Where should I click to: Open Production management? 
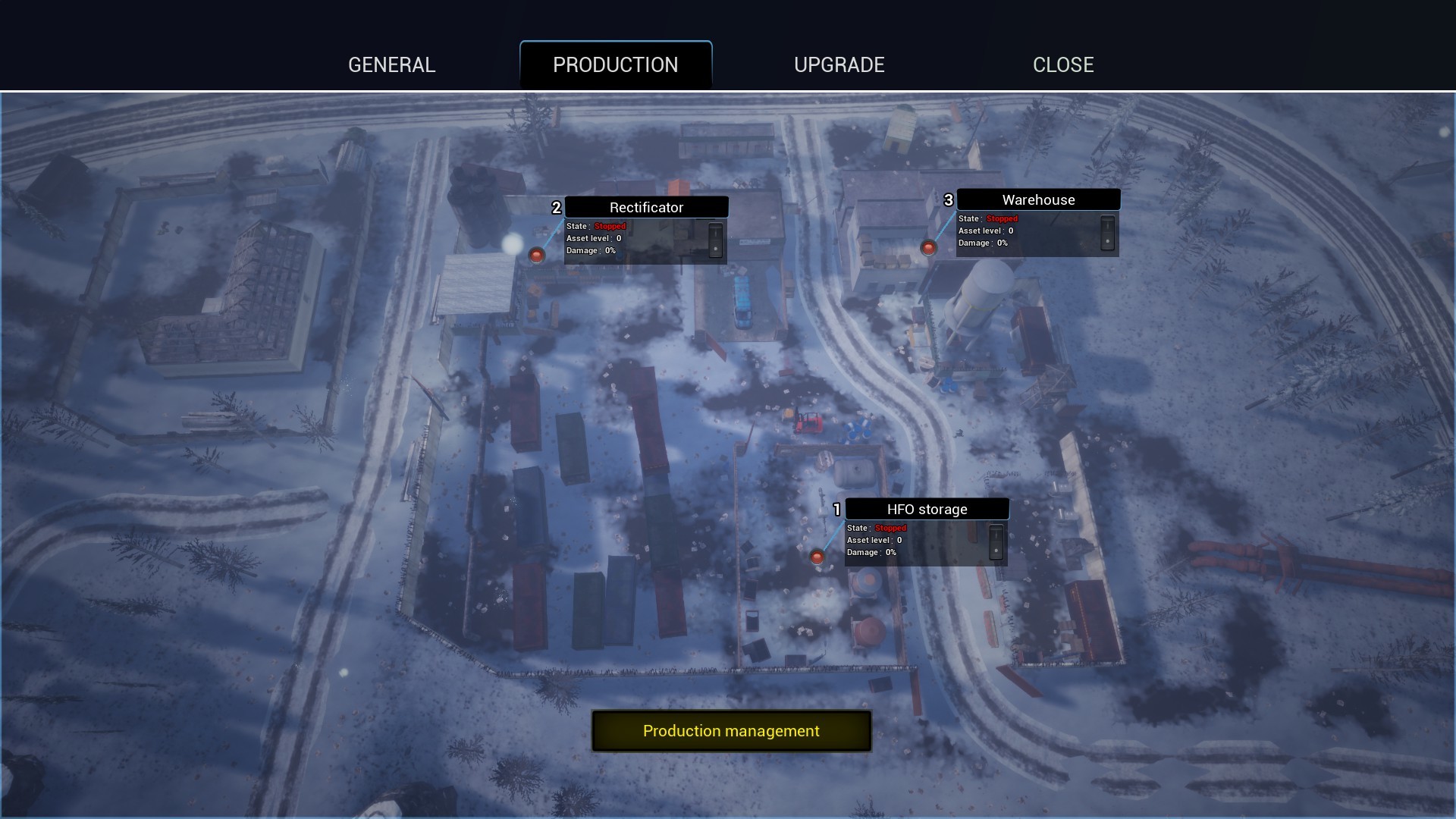click(x=730, y=730)
